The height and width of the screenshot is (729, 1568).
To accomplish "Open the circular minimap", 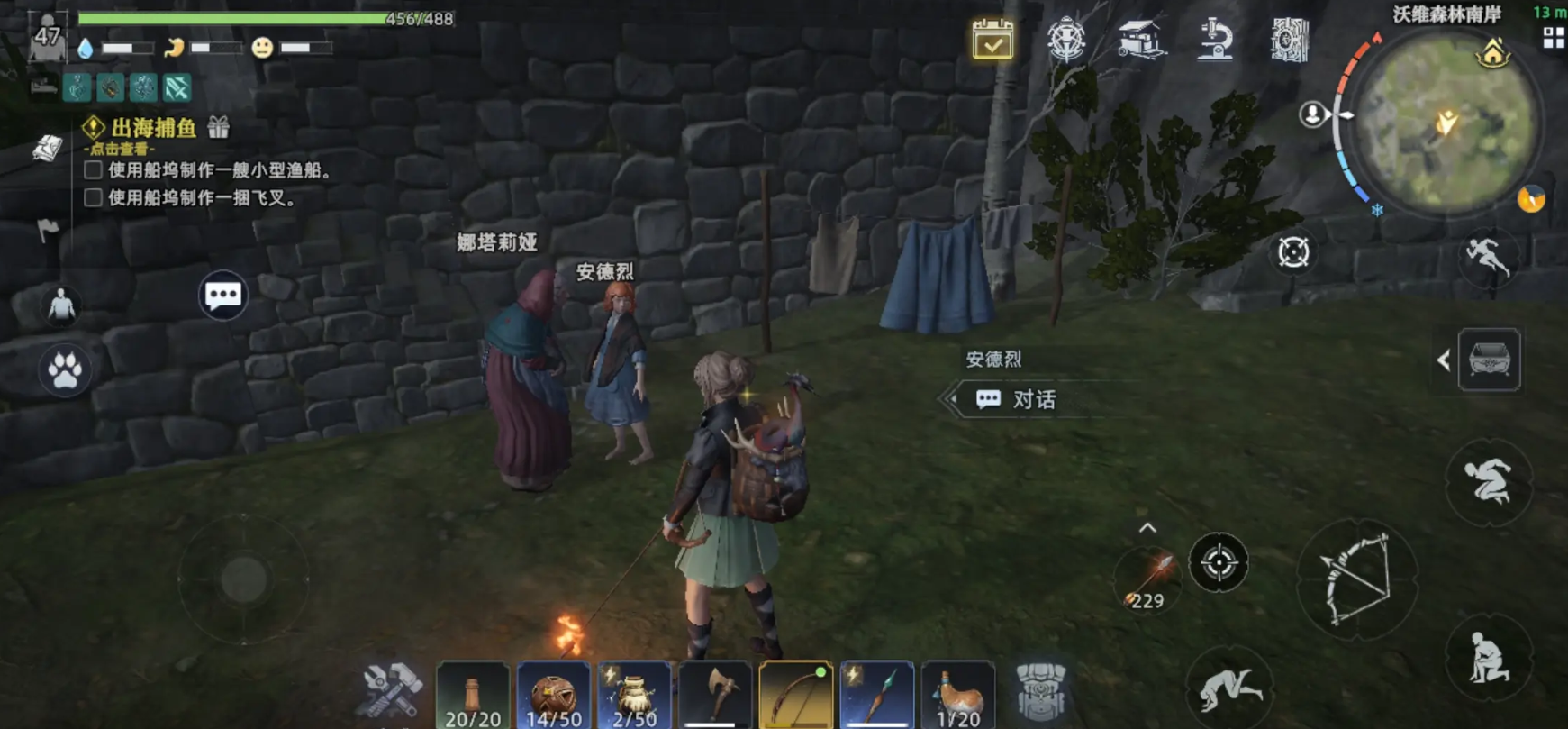I will pos(1444,123).
